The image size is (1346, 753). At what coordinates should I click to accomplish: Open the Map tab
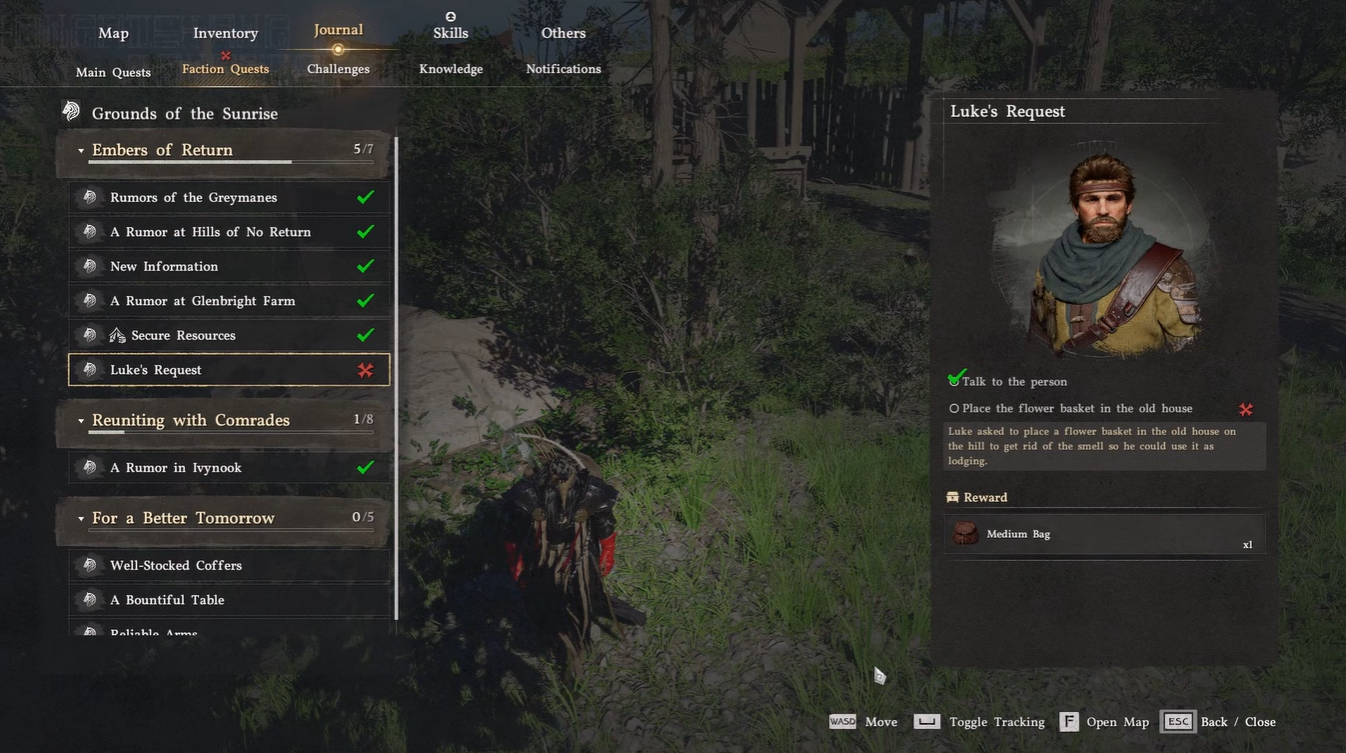(113, 33)
